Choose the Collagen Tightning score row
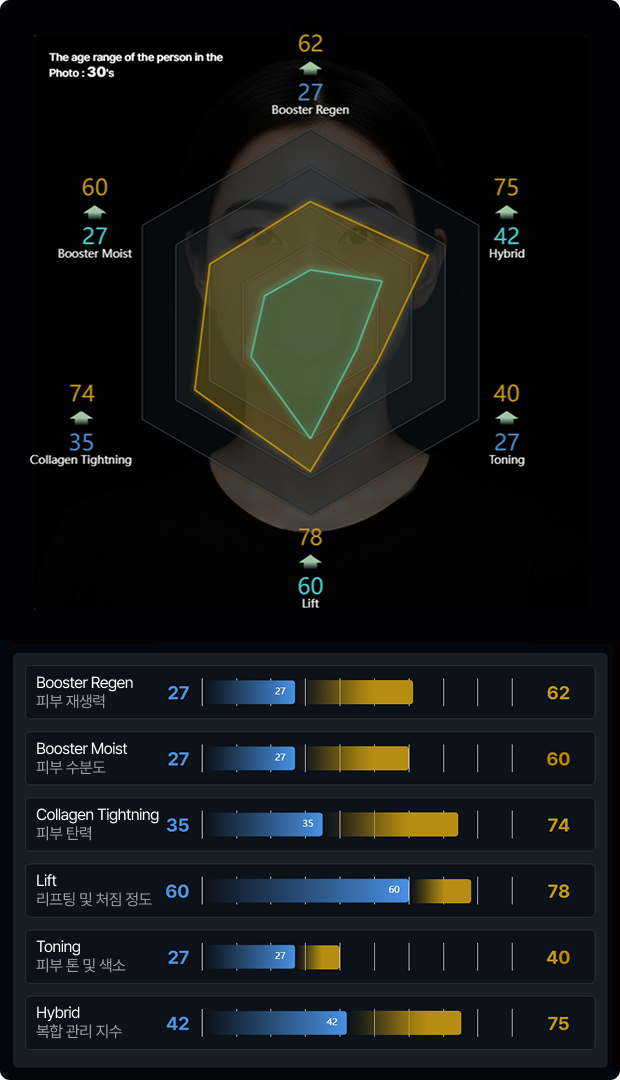620x1080 pixels. [310, 824]
